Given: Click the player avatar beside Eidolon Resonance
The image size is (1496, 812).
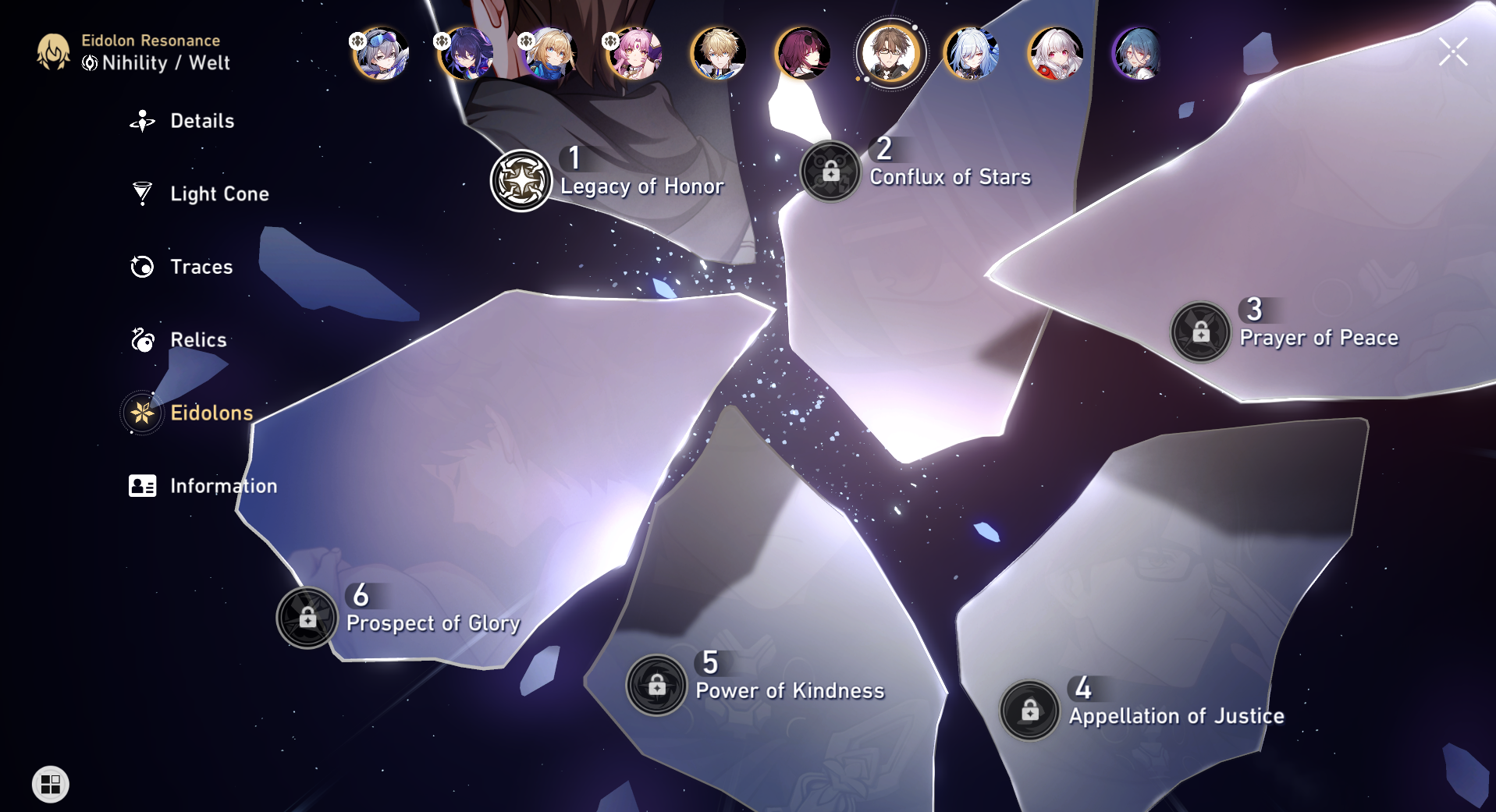Looking at the screenshot, I should (x=52, y=52).
